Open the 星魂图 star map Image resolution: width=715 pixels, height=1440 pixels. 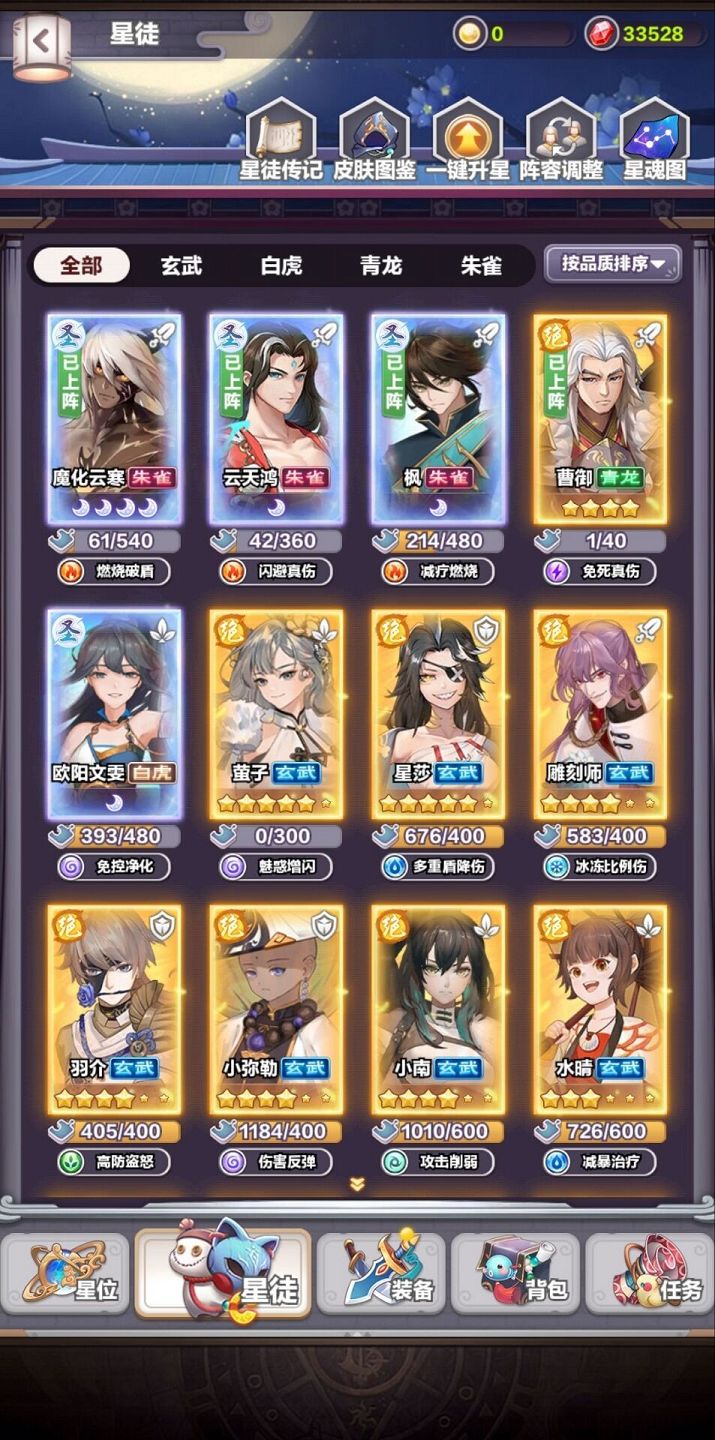pyautogui.click(x=655, y=140)
